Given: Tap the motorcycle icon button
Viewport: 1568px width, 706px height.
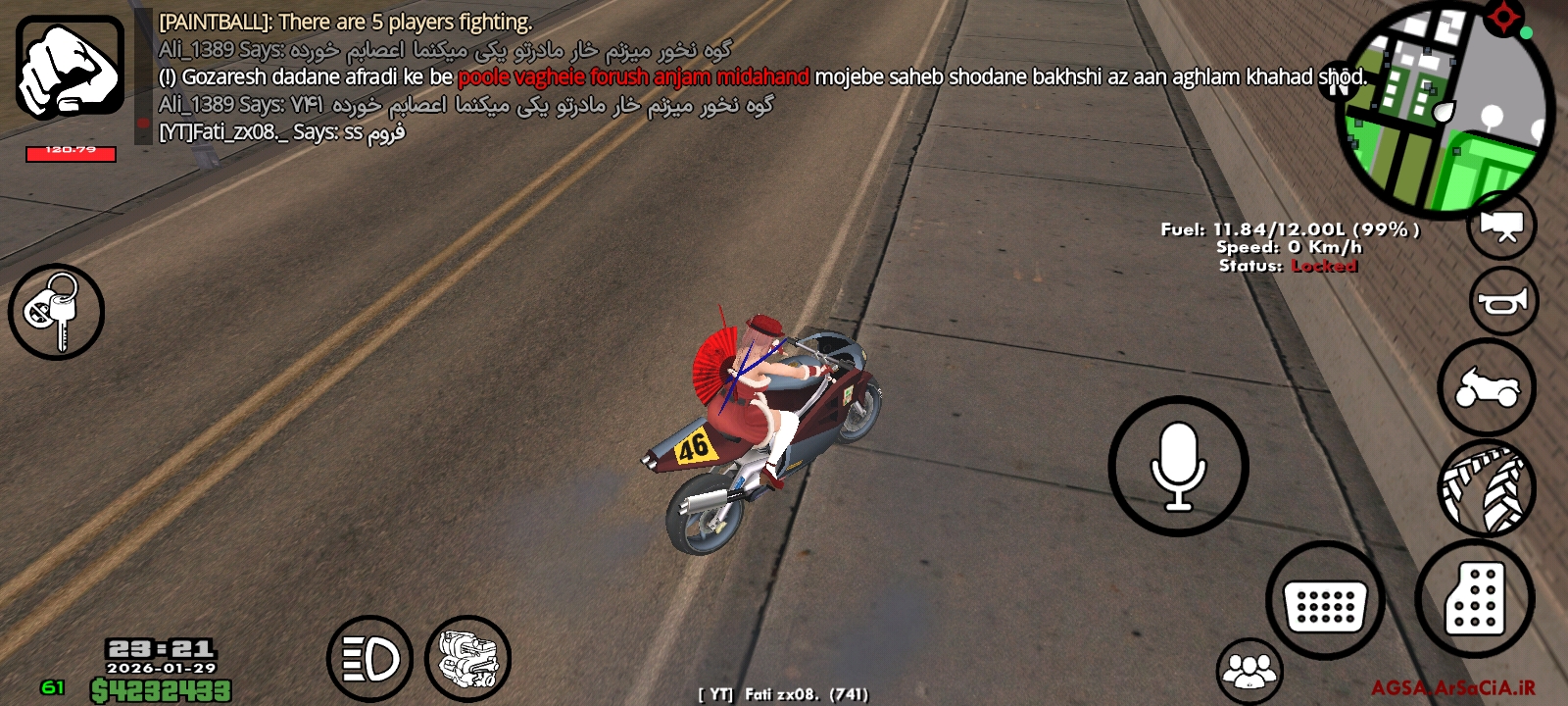Looking at the screenshot, I should pos(1487,387).
